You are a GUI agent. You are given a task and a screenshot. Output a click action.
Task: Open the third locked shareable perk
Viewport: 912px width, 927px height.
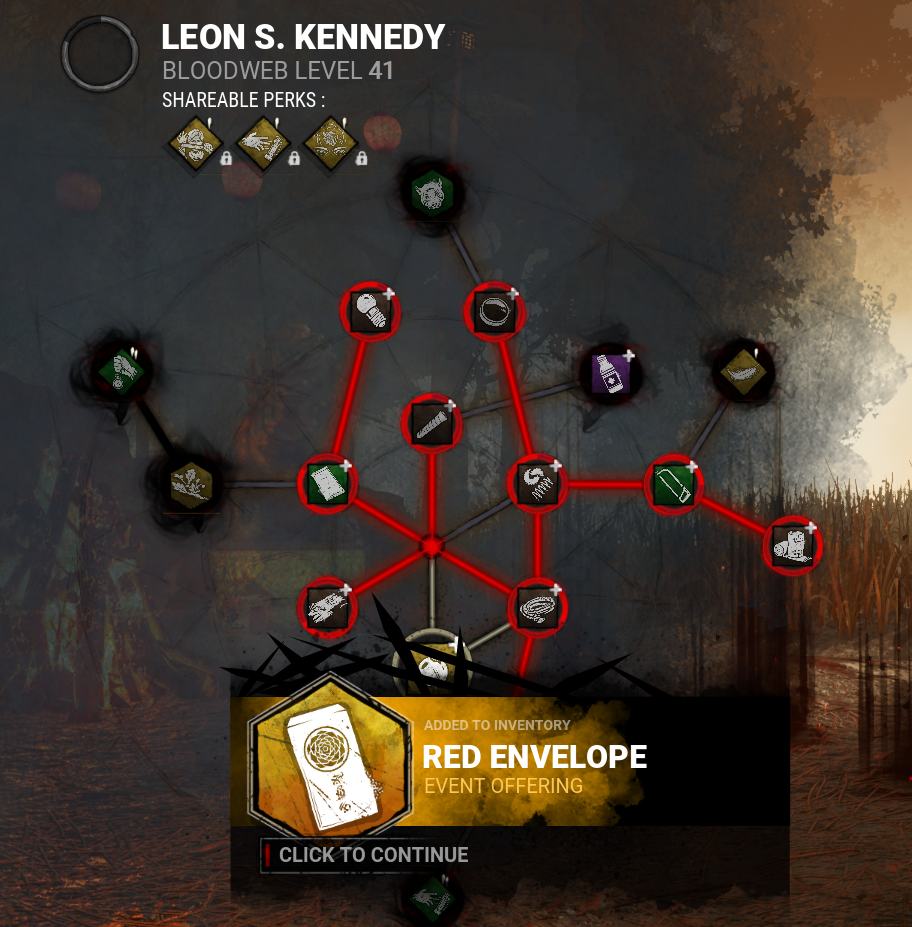coord(331,141)
